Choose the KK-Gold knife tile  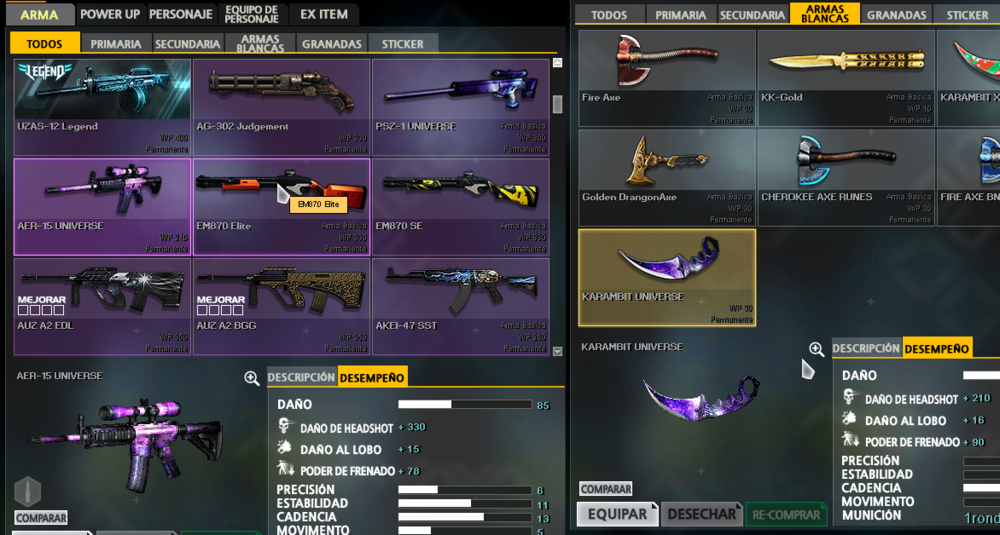(845, 78)
